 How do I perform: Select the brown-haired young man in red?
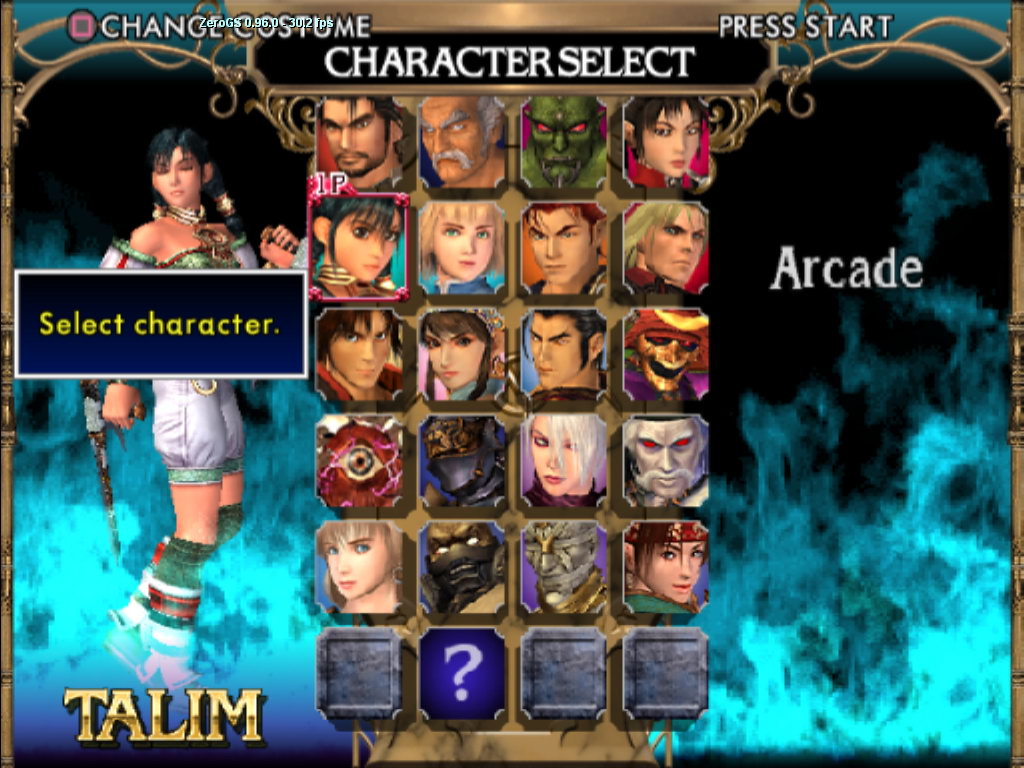[360, 355]
